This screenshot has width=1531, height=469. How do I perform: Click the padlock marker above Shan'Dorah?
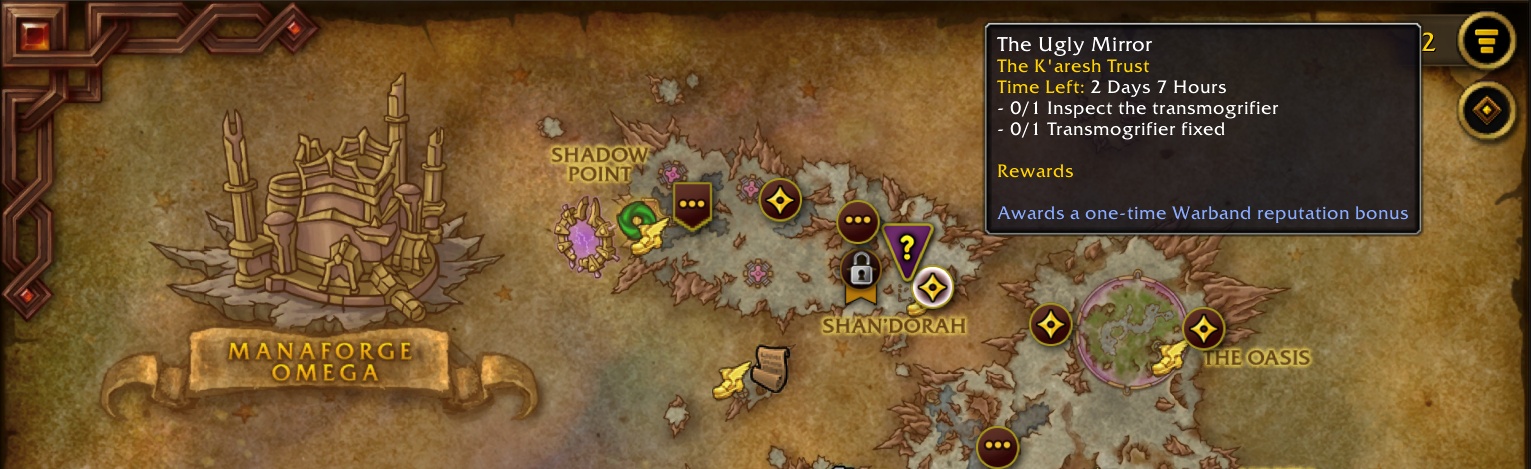coord(860,270)
